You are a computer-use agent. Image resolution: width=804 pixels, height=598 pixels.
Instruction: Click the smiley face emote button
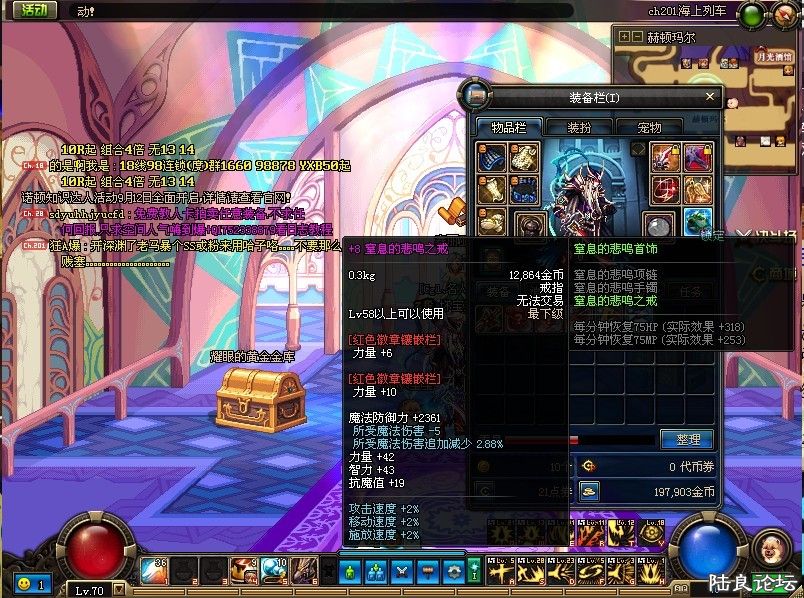tap(23, 583)
